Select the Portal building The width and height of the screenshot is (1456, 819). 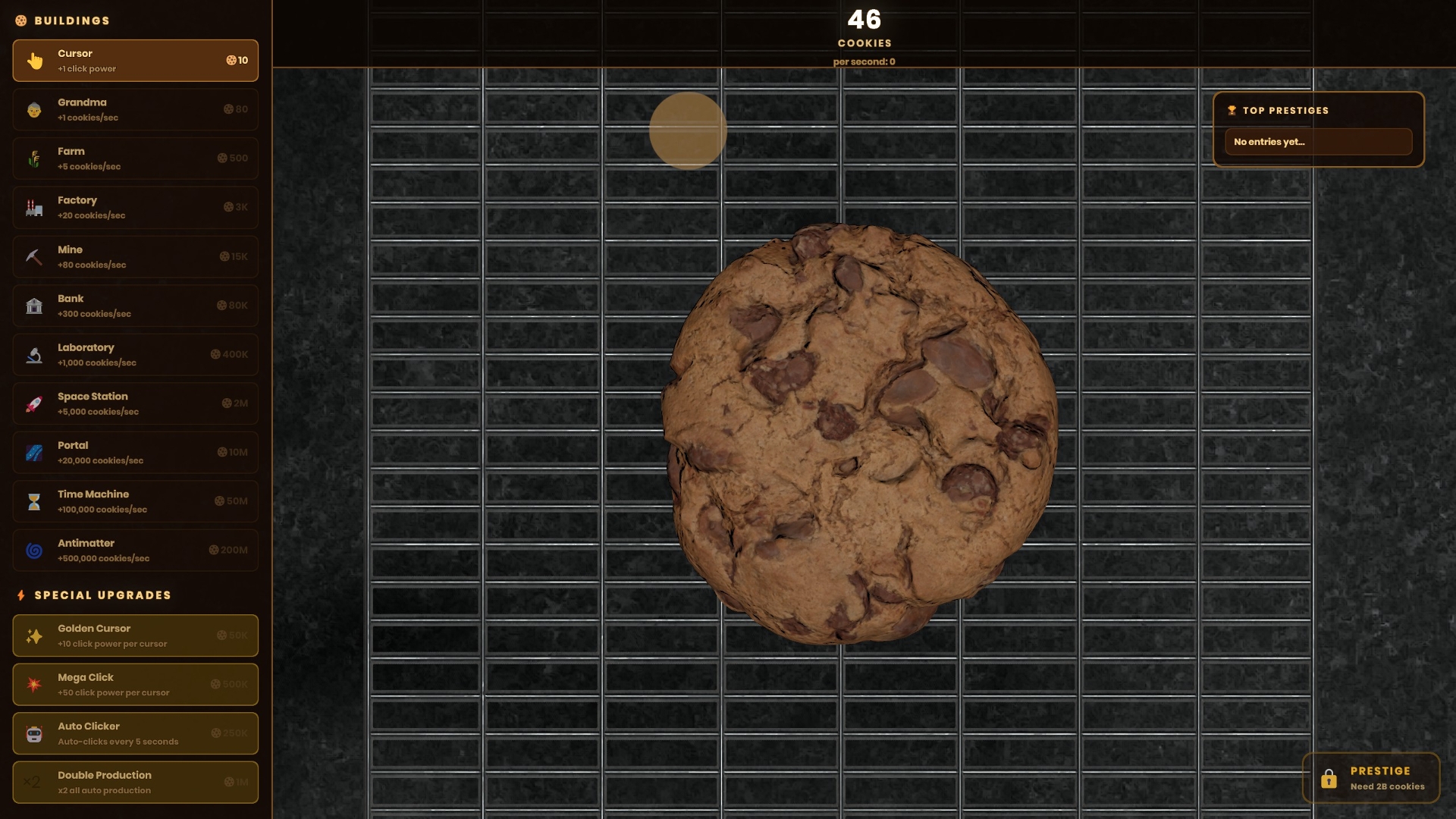tap(135, 452)
